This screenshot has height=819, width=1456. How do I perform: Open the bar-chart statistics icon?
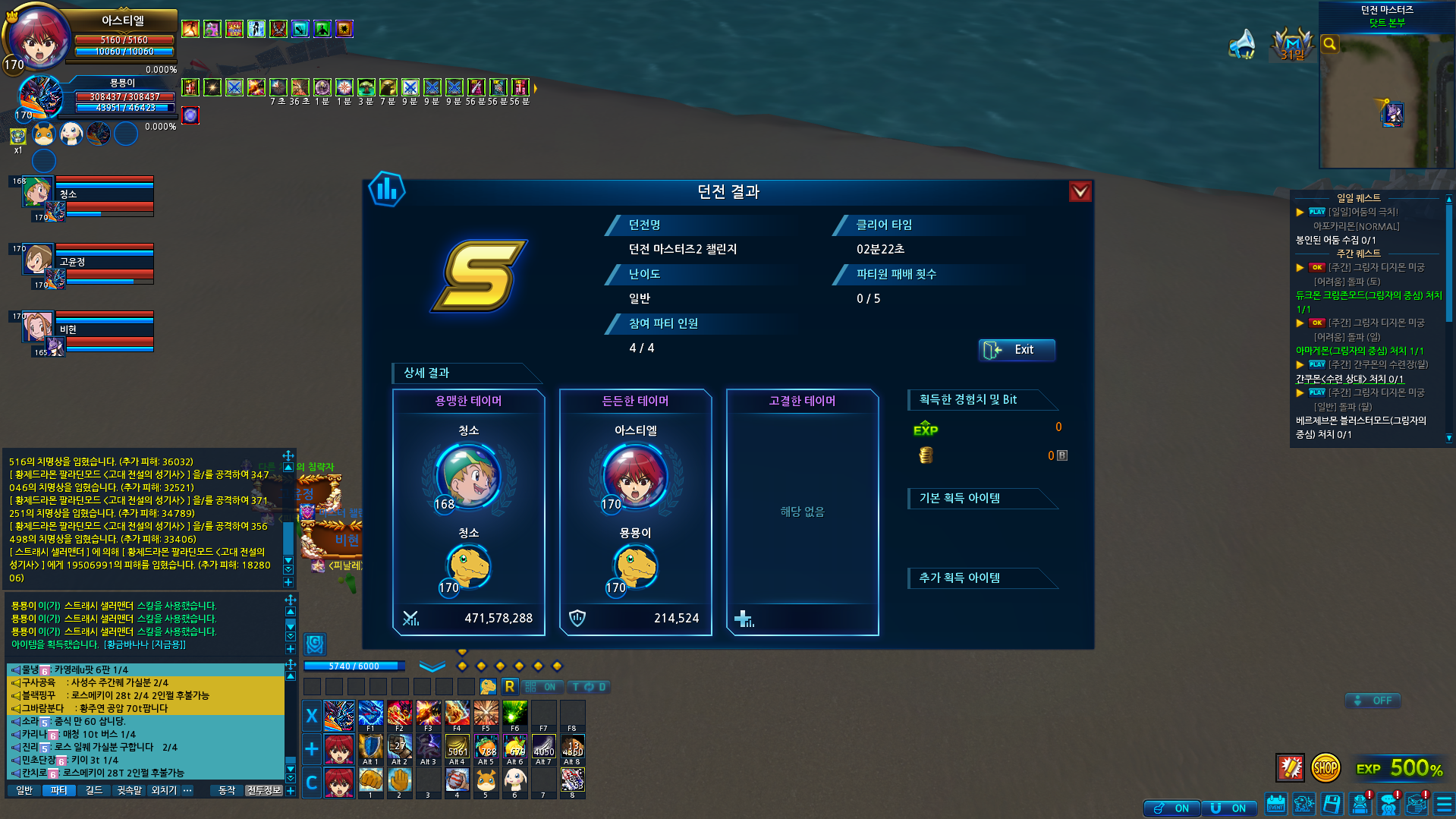pyautogui.click(x=387, y=190)
